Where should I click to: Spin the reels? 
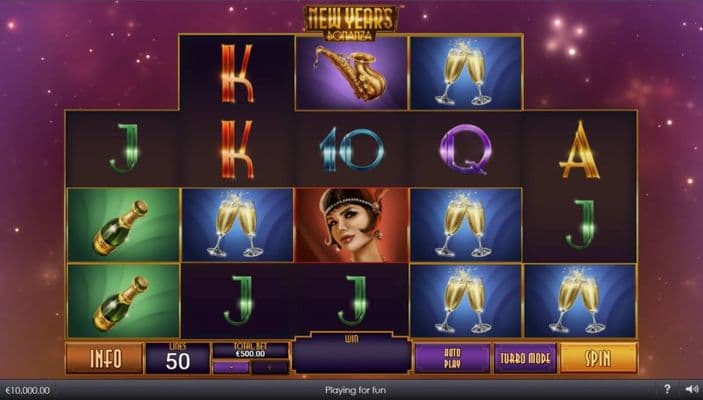(x=598, y=358)
